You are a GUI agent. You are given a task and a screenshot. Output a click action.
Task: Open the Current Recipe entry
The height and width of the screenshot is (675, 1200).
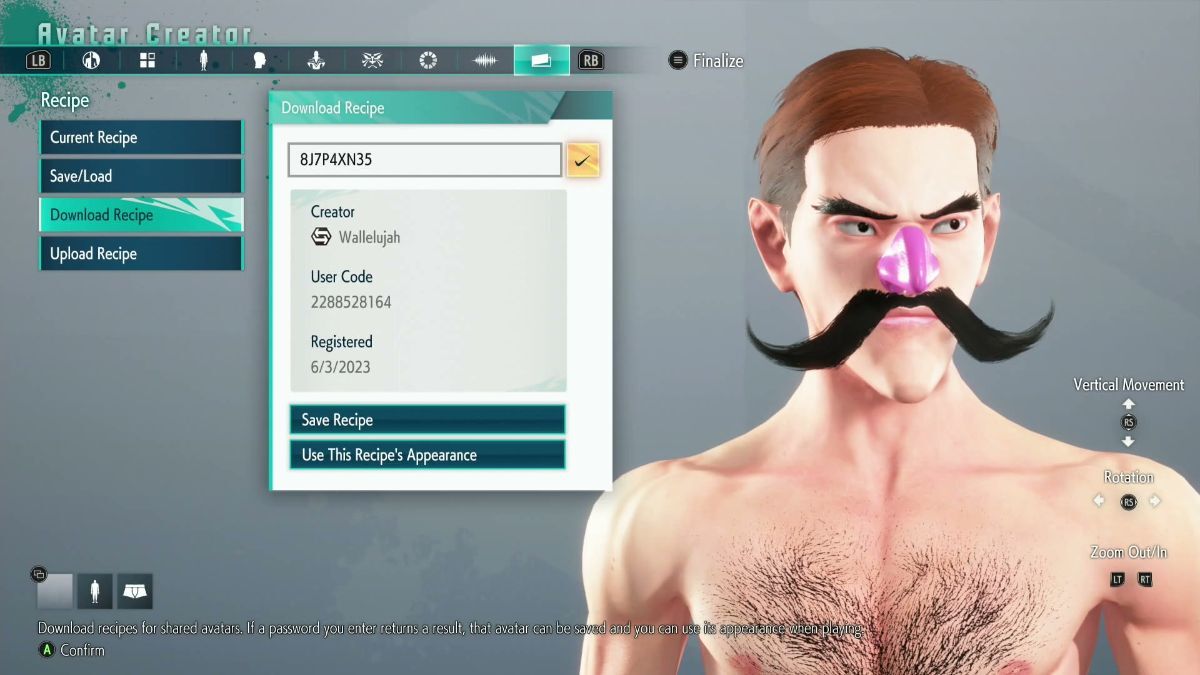pyautogui.click(x=140, y=138)
